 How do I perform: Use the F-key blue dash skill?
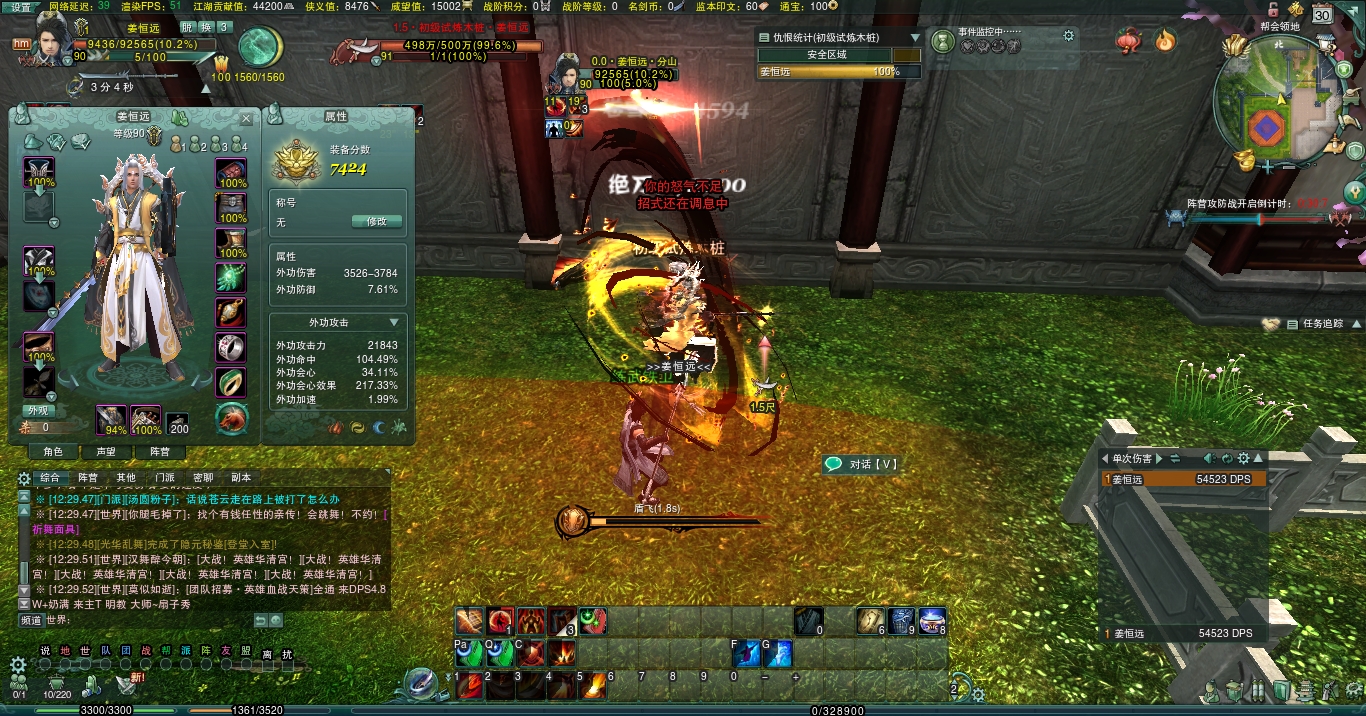(x=746, y=655)
